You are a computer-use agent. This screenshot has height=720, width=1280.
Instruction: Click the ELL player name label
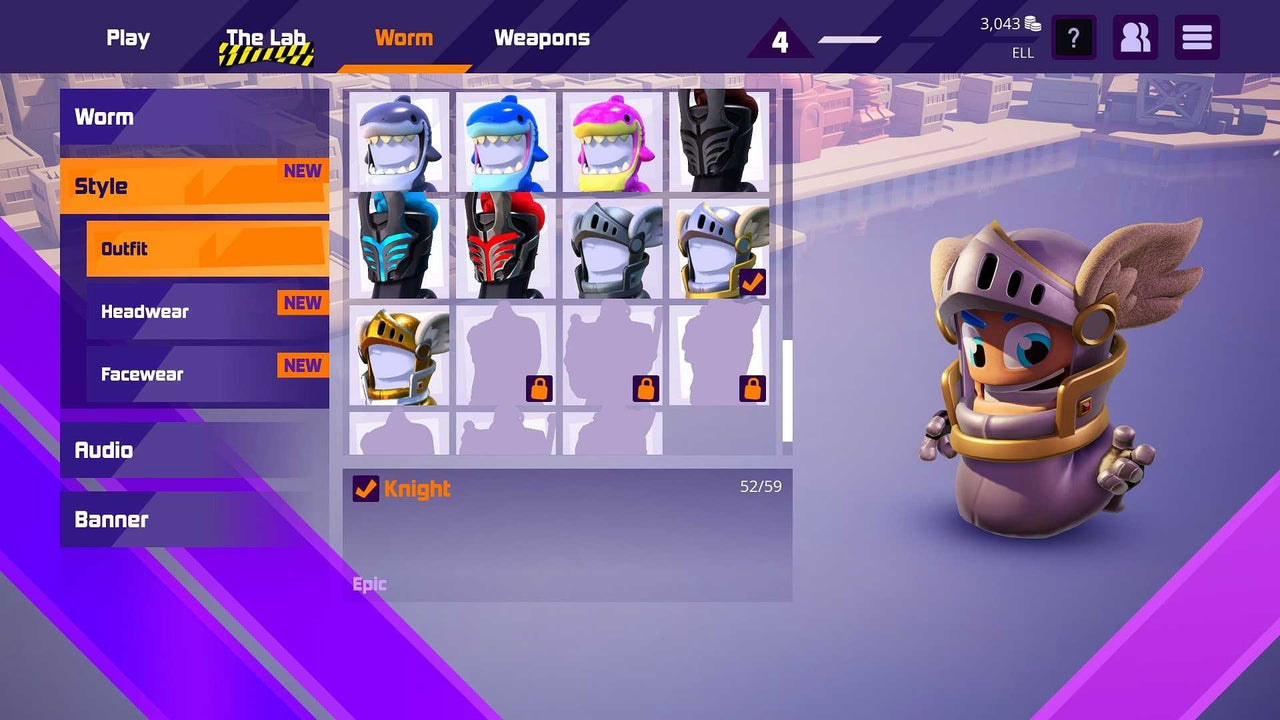(1022, 54)
